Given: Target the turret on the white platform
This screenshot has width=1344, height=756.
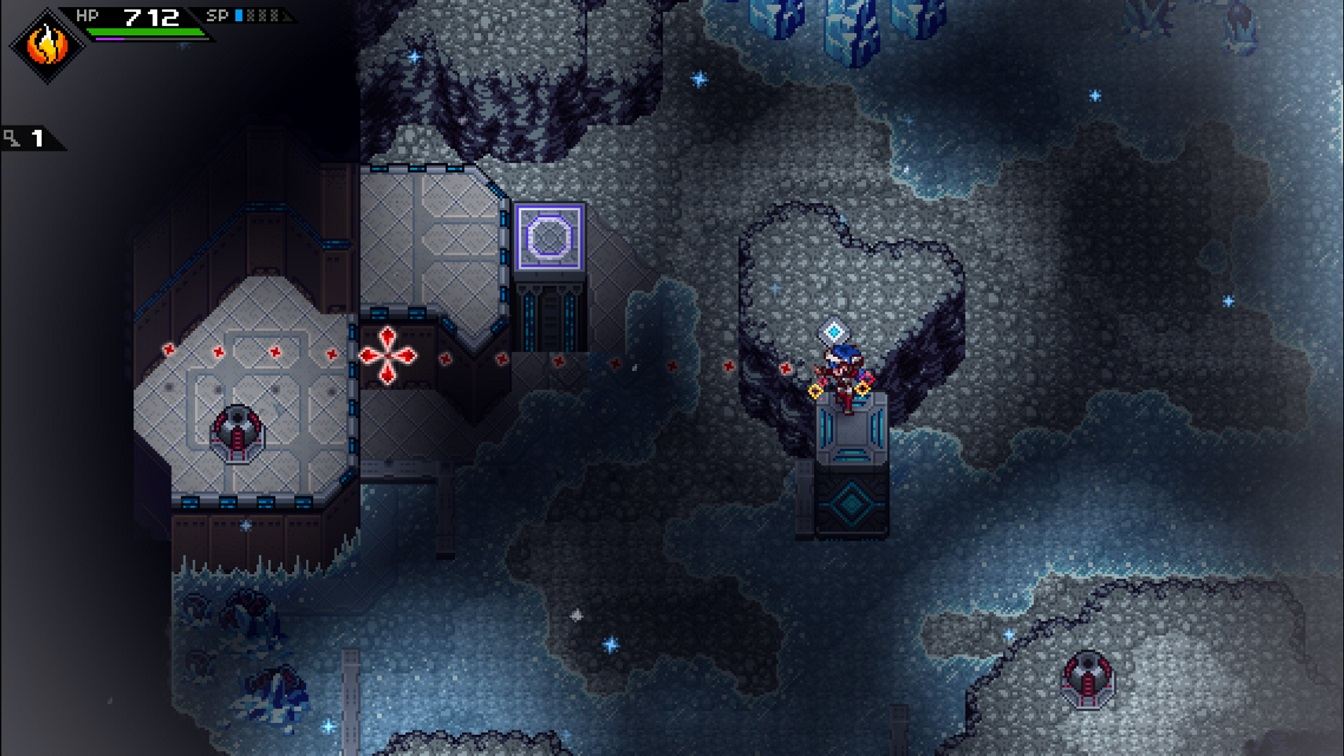Looking at the screenshot, I should click(238, 430).
